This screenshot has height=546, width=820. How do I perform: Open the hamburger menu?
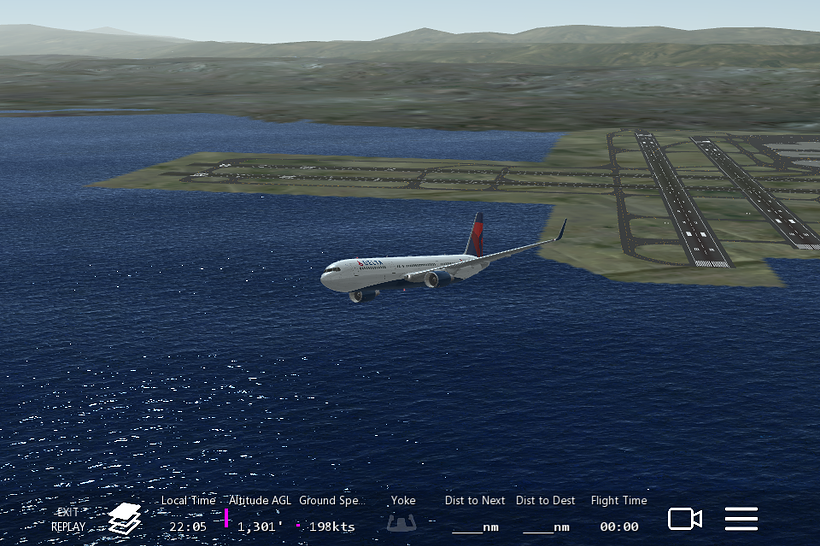pos(741,519)
